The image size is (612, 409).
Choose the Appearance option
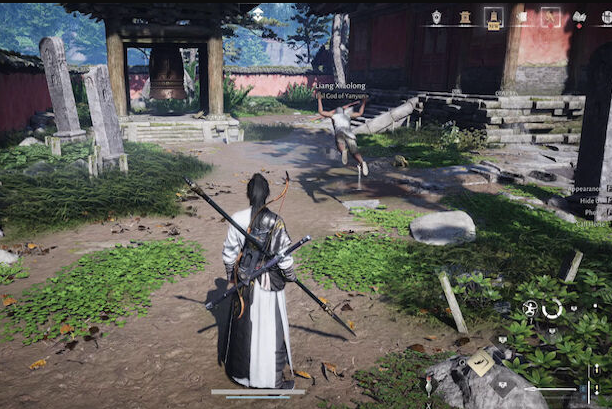click(x=586, y=188)
